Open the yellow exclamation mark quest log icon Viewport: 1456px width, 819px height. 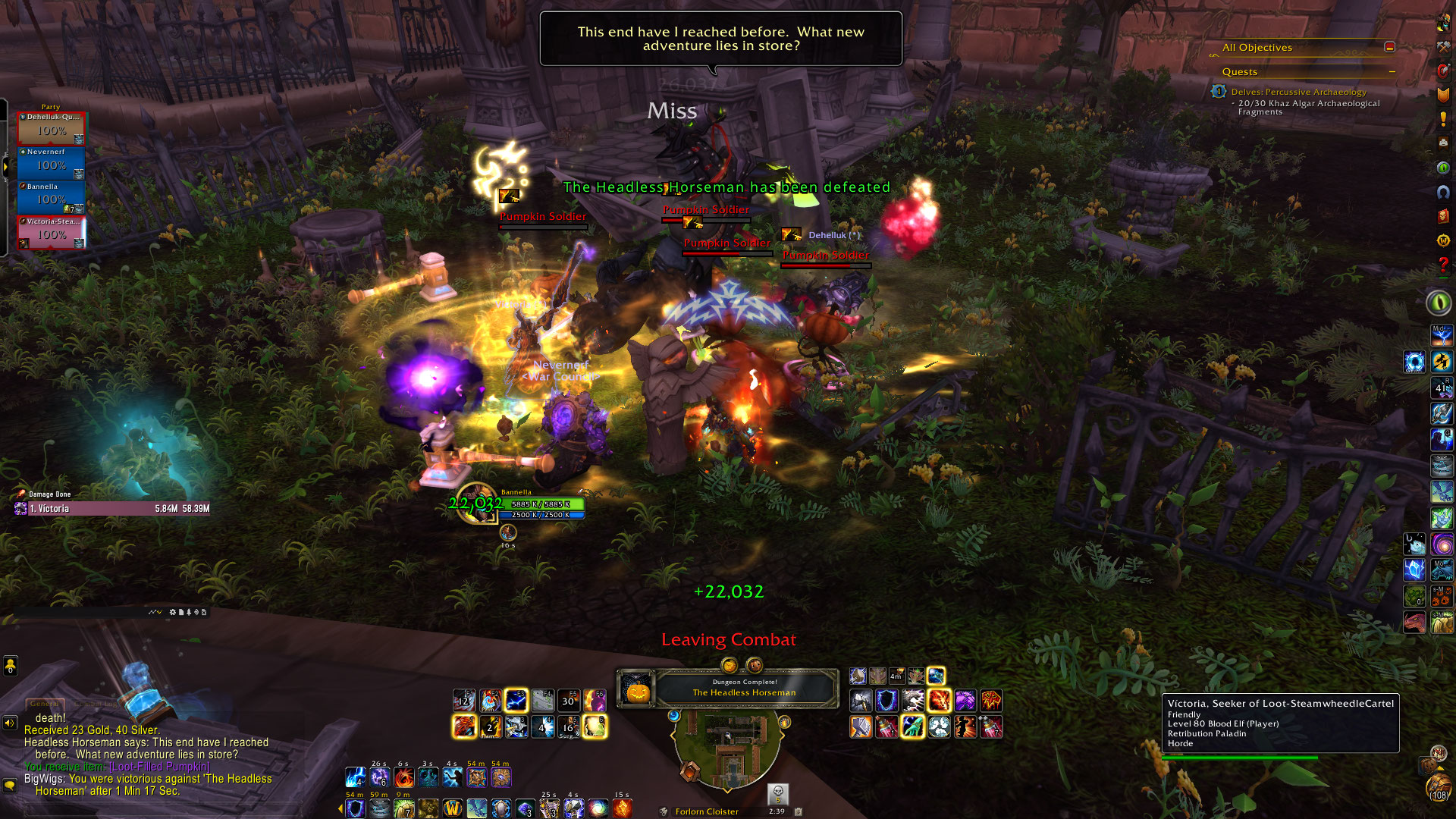click(1443, 119)
